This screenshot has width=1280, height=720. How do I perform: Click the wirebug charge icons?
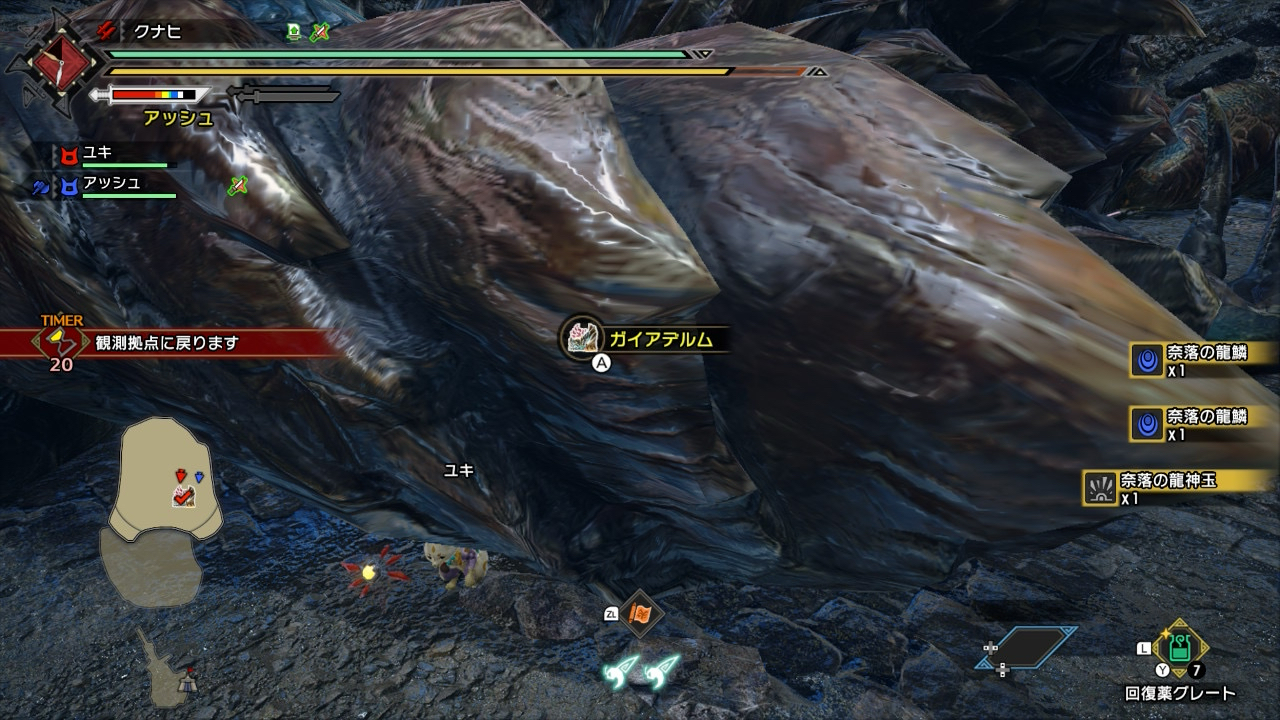pos(641,671)
